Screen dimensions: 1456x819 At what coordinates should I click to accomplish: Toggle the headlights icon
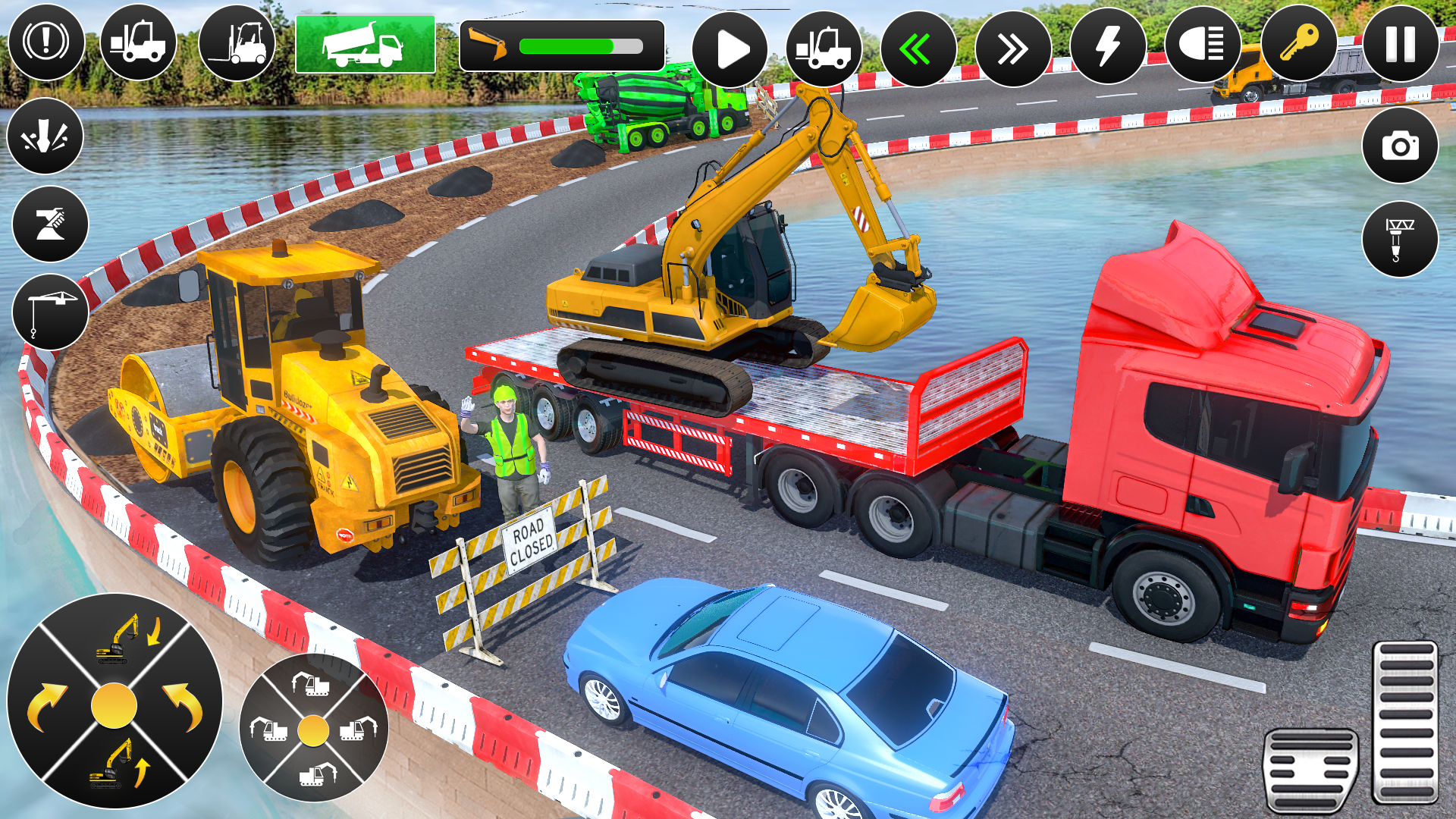pos(1203,44)
